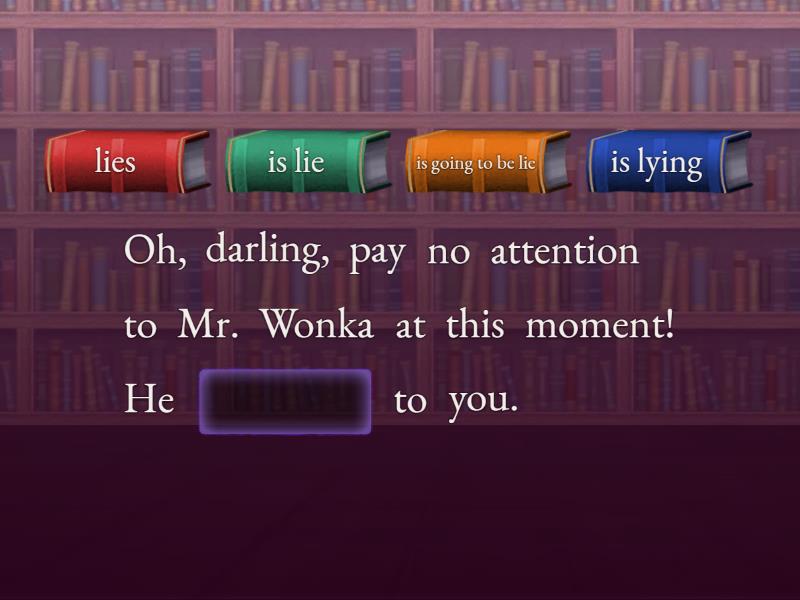Select the red "lies" book
This screenshot has height=600, width=800.
[126, 161]
